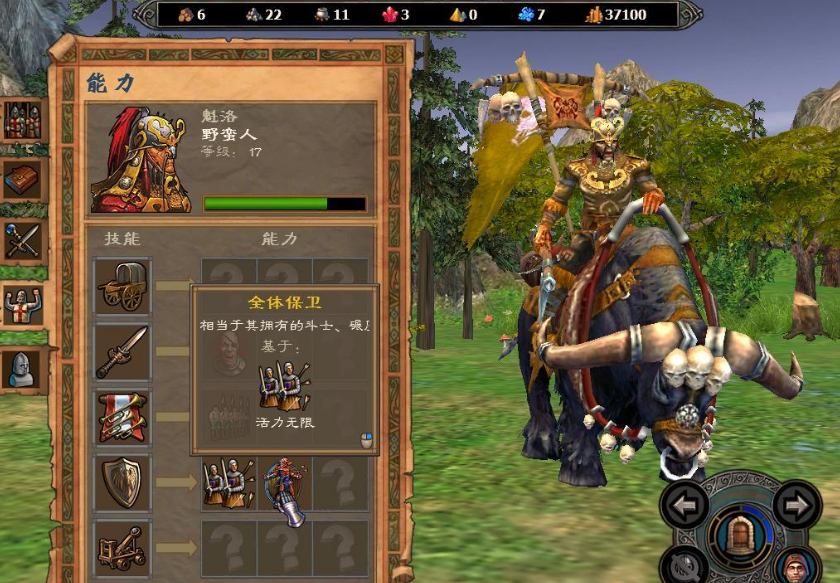Screen dimensions: 840x583
Task: Select the dagger skill icon
Action: pos(122,351)
